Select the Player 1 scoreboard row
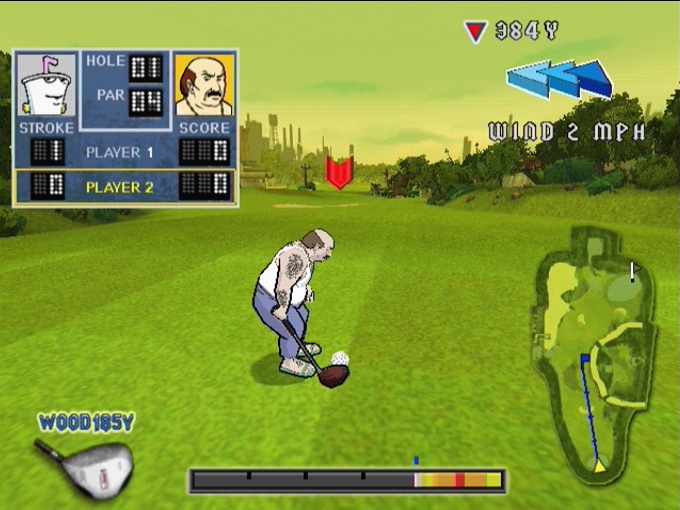The width and height of the screenshot is (680, 510). (x=125, y=152)
